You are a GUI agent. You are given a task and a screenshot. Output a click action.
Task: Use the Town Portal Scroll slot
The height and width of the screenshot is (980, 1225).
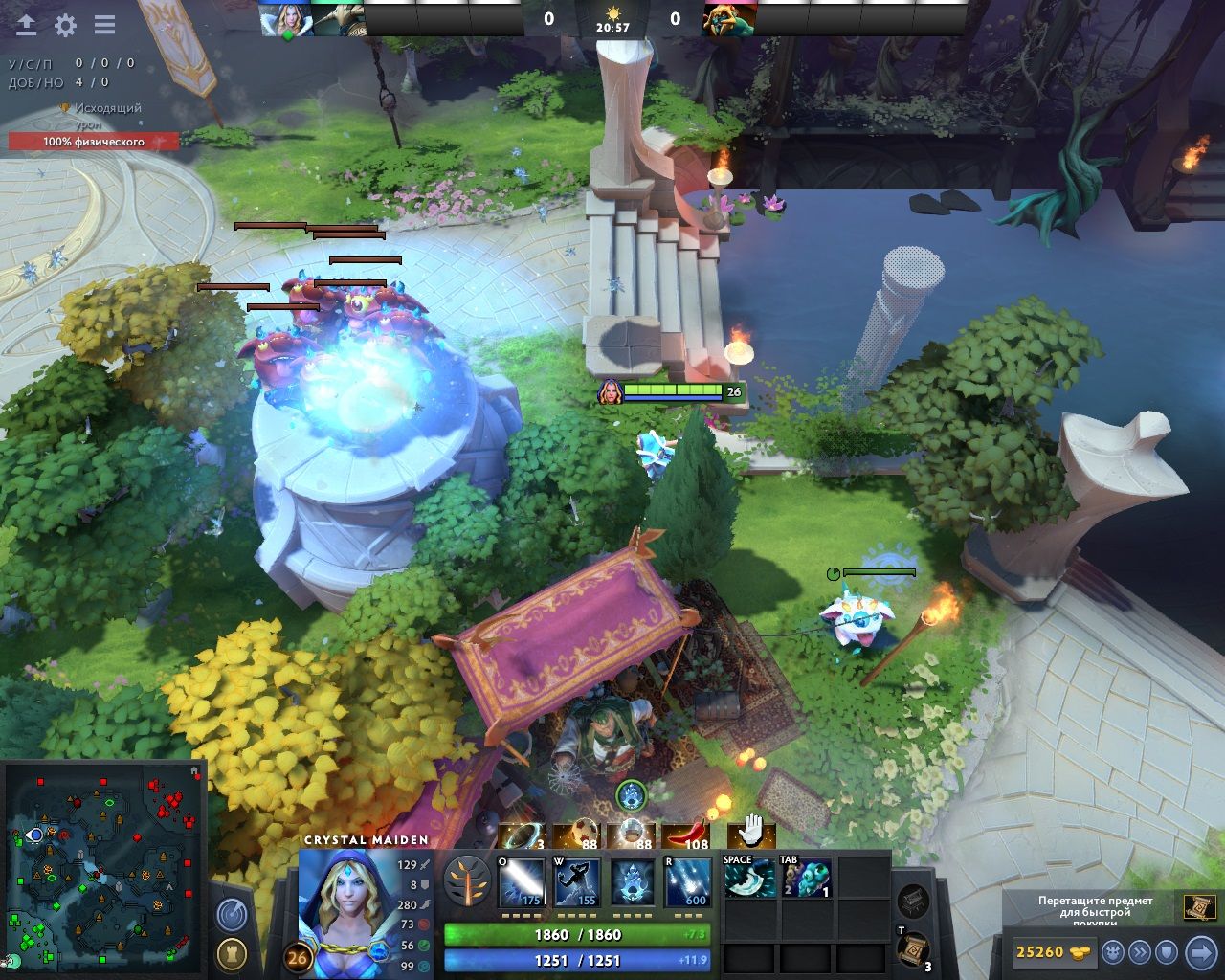(913, 949)
